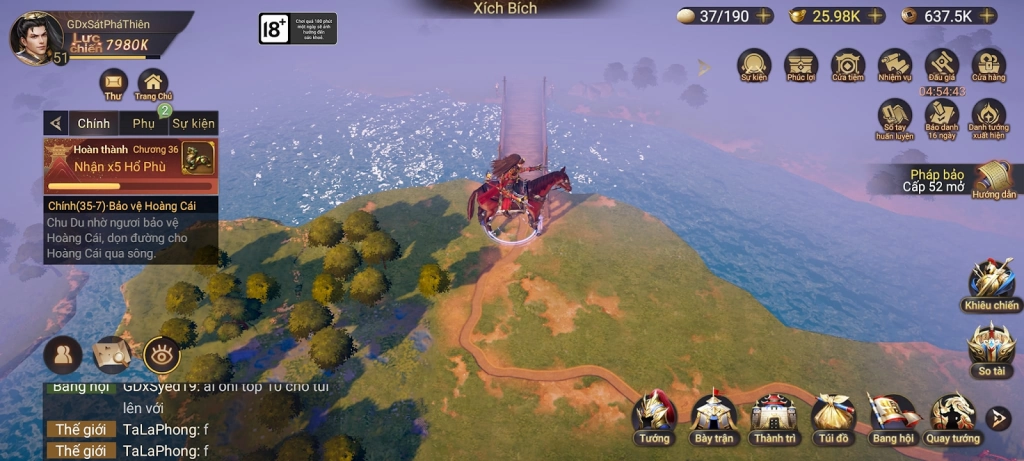This screenshot has width=1024, height=461.
Task: Switch to the Sự kiện quest tab
Action: click(193, 123)
